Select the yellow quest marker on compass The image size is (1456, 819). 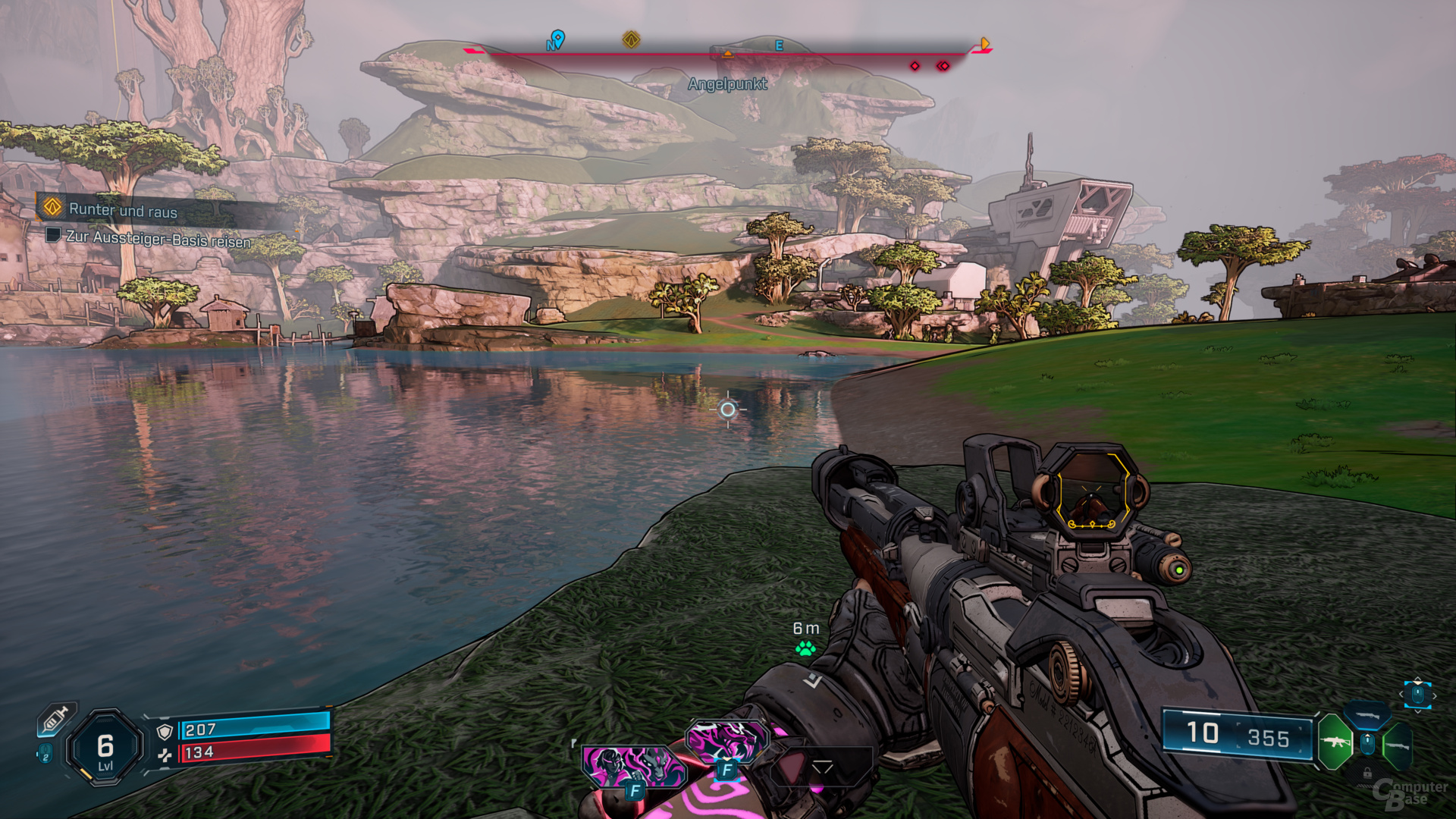[631, 39]
